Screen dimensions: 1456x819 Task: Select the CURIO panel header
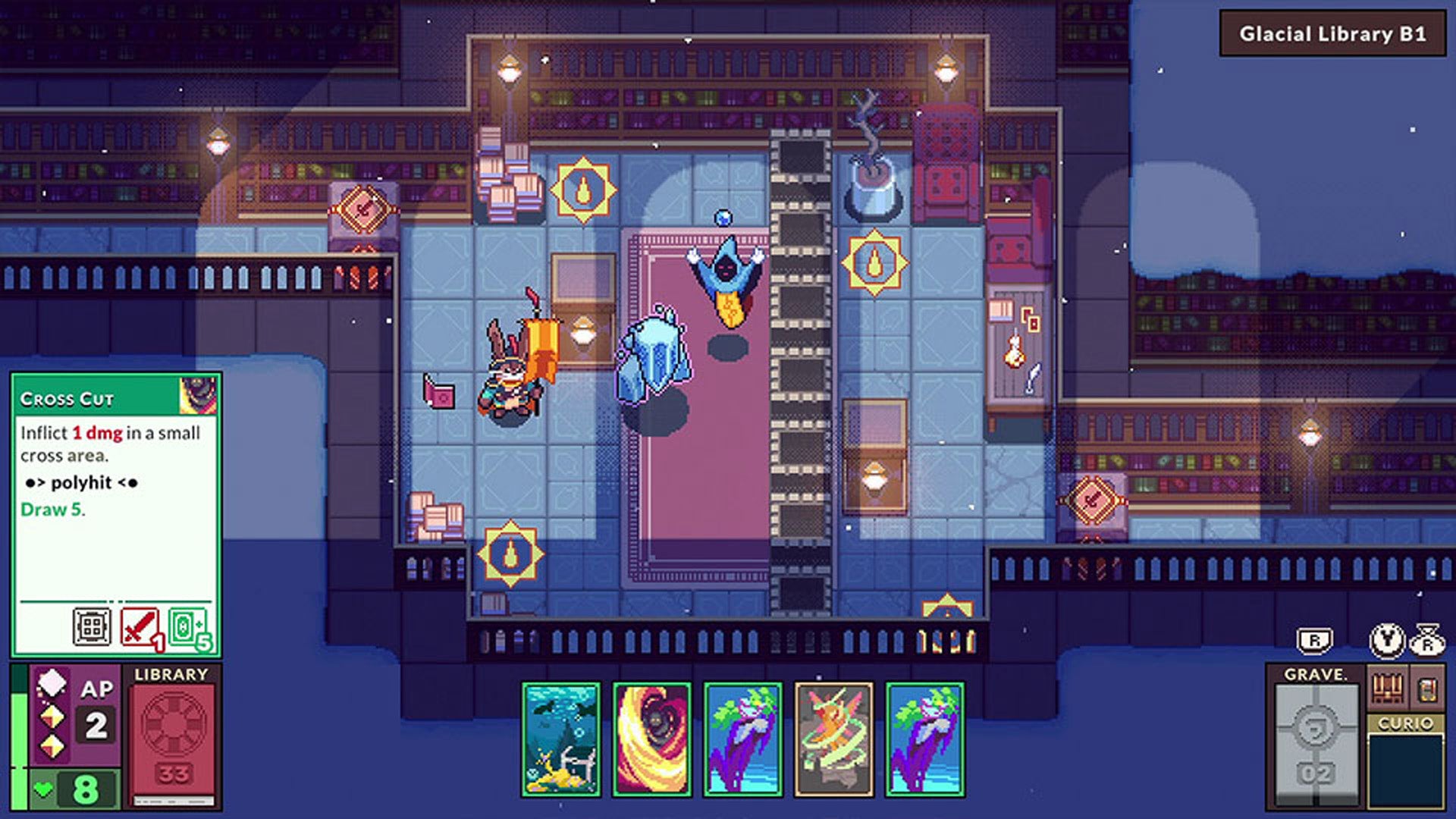[1406, 723]
